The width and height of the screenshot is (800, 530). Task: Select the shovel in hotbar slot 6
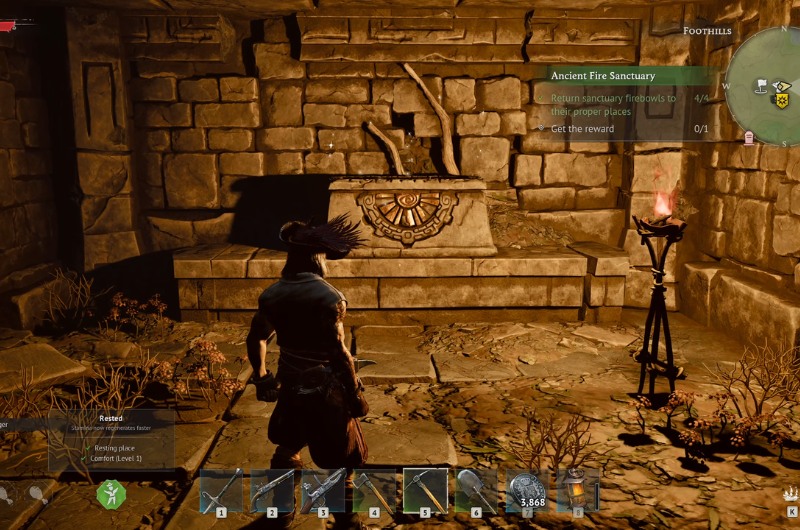tap(476, 491)
